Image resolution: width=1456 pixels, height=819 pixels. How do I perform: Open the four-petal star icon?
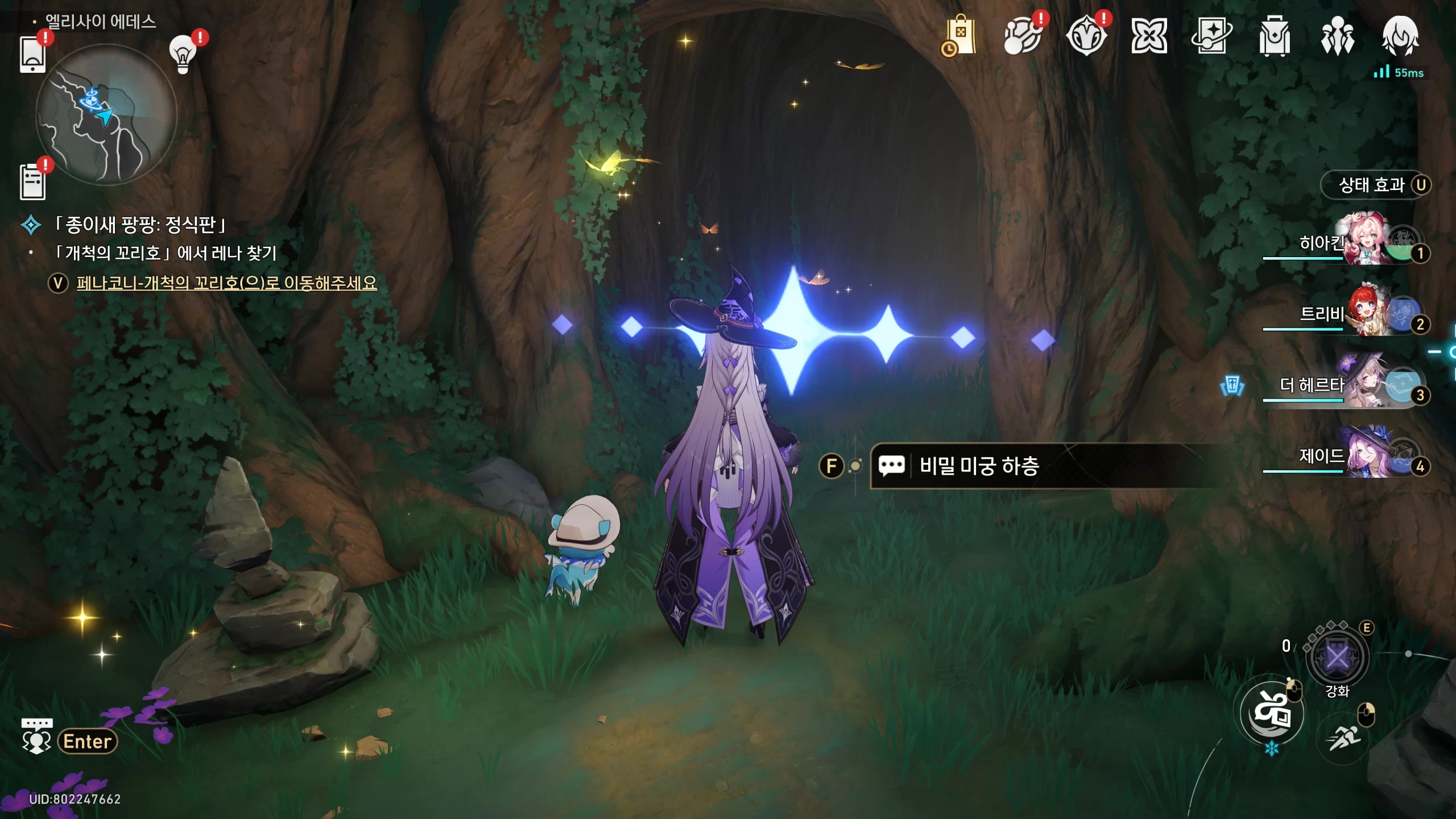pyautogui.click(x=1149, y=36)
